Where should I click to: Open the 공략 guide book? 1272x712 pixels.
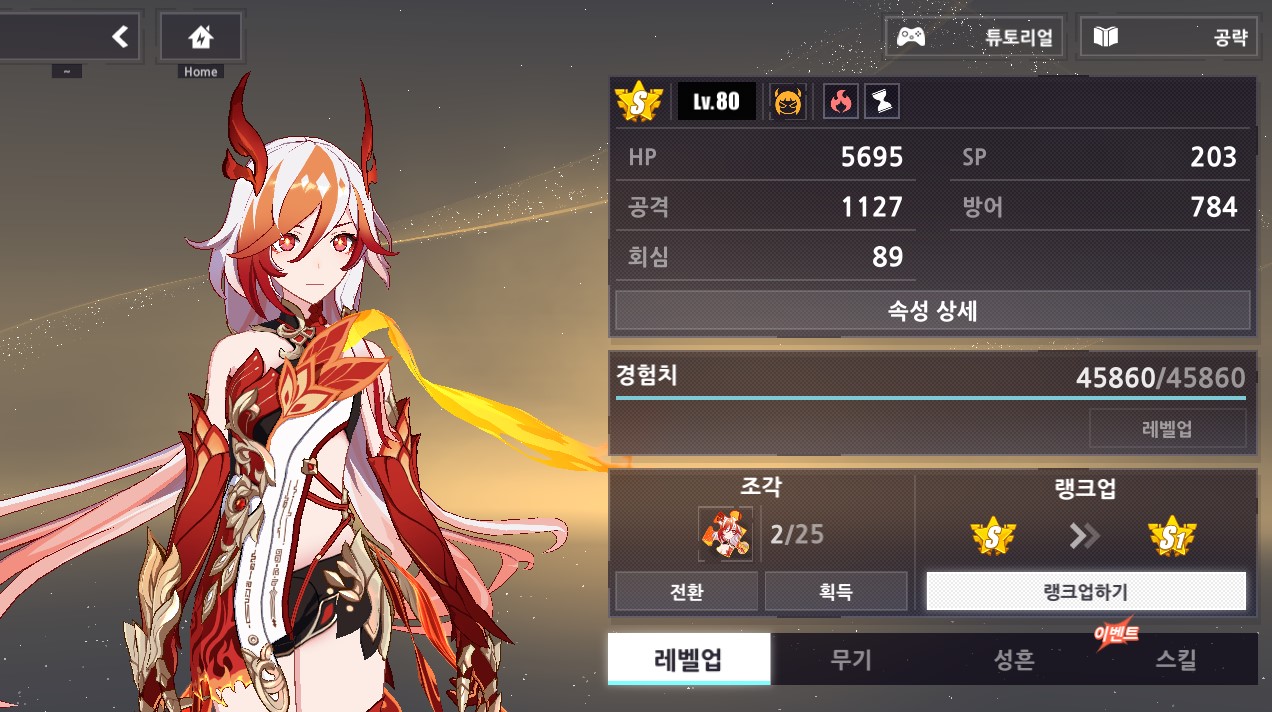1168,38
